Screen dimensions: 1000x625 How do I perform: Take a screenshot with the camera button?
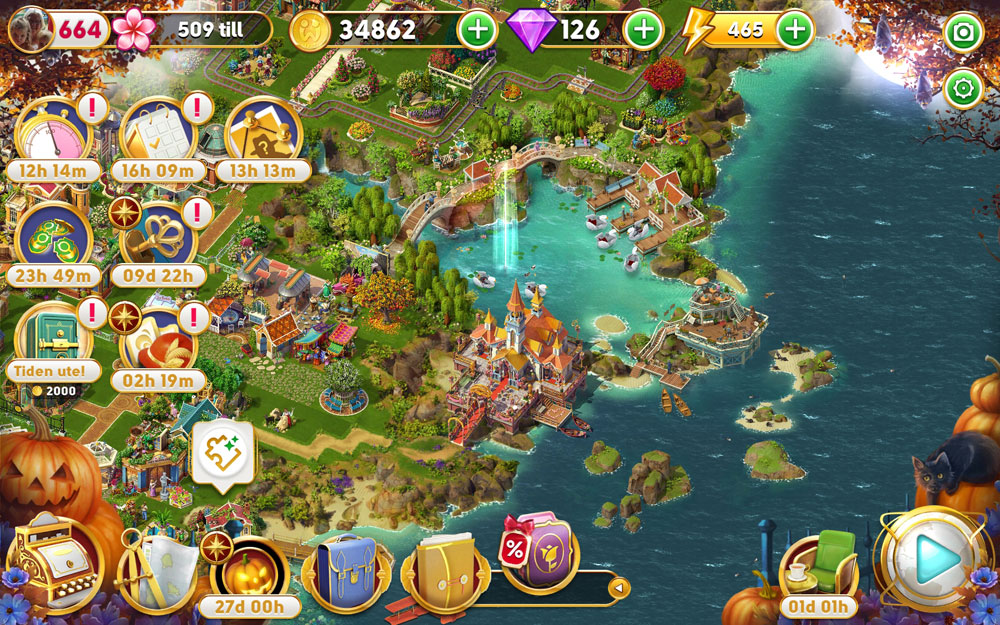pos(964,33)
